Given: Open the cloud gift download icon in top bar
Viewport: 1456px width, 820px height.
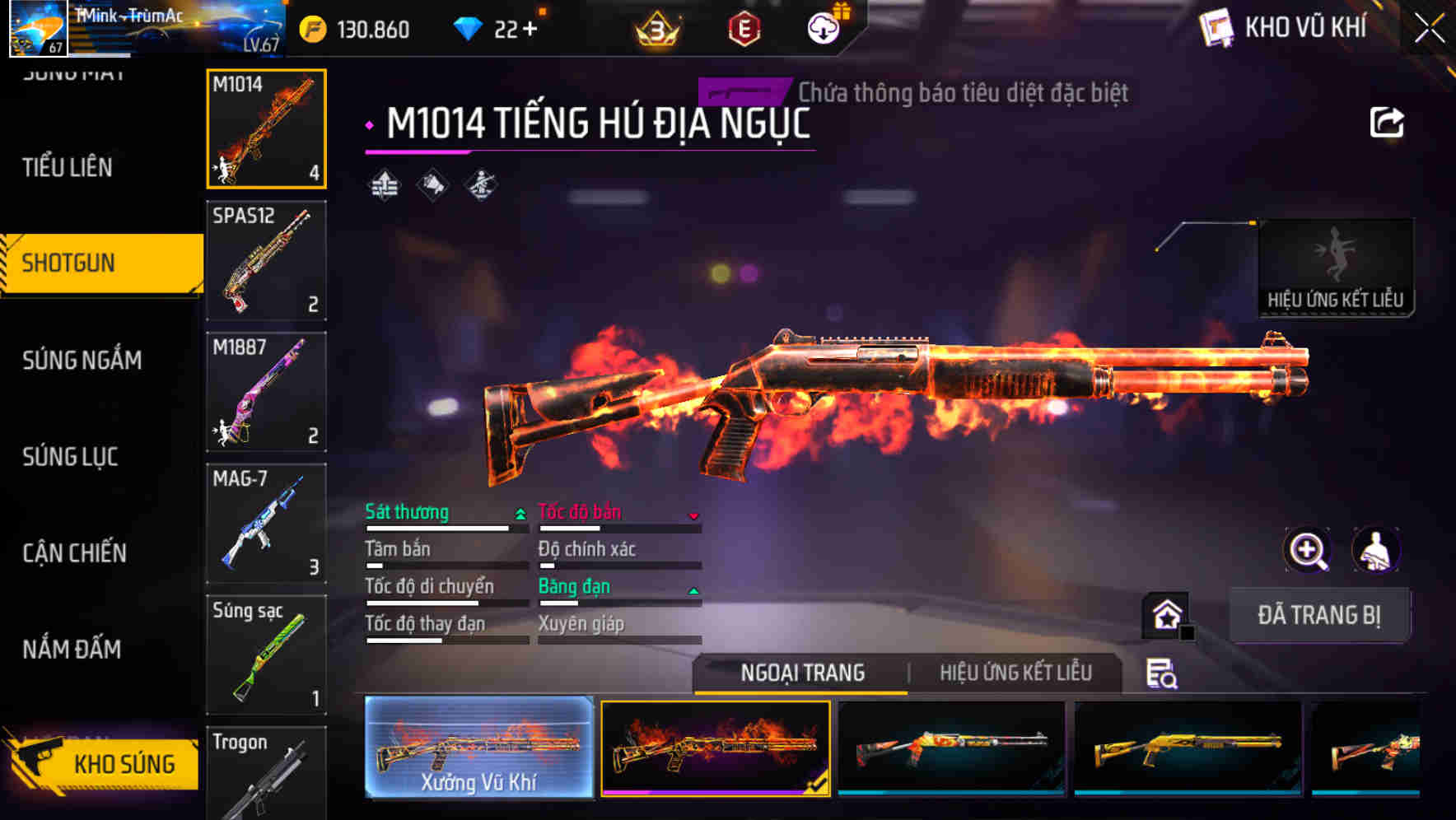Looking at the screenshot, I should [823, 27].
